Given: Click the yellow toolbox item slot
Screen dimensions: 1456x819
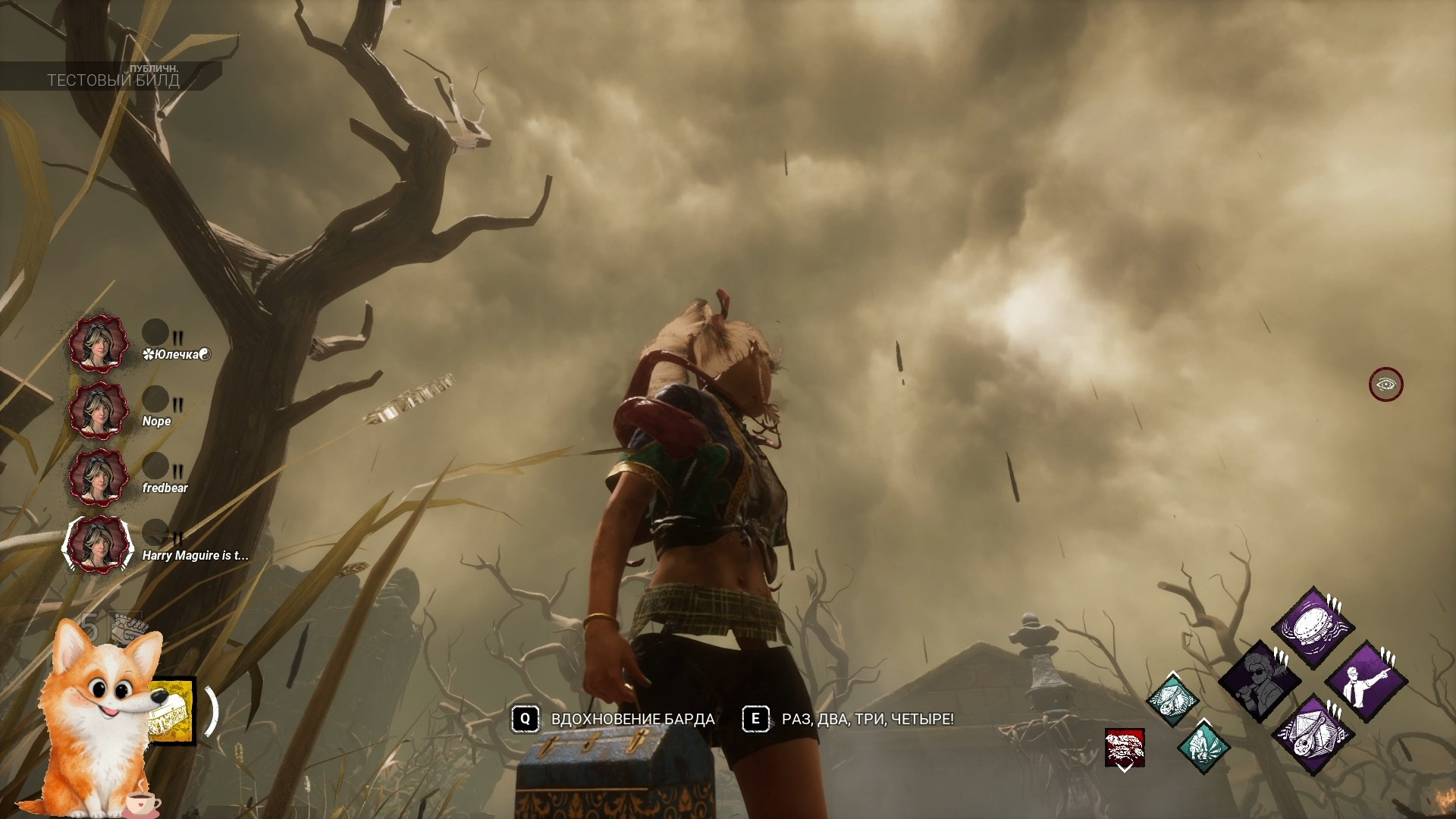Looking at the screenshot, I should (172, 711).
